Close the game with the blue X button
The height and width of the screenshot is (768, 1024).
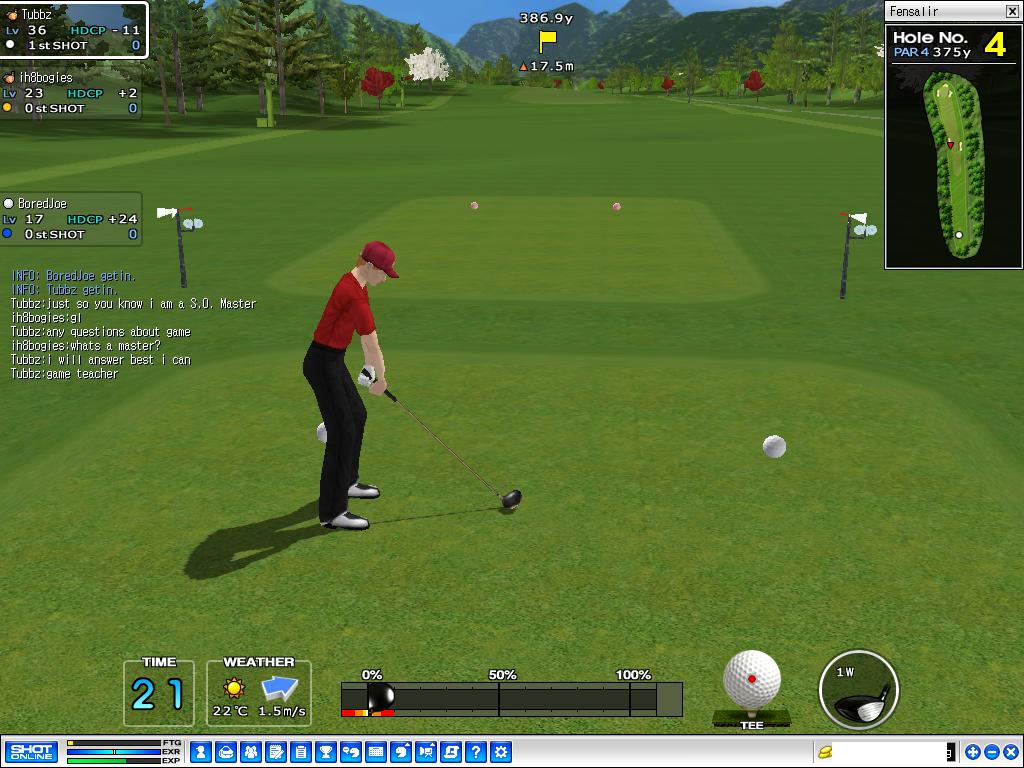click(x=1010, y=752)
